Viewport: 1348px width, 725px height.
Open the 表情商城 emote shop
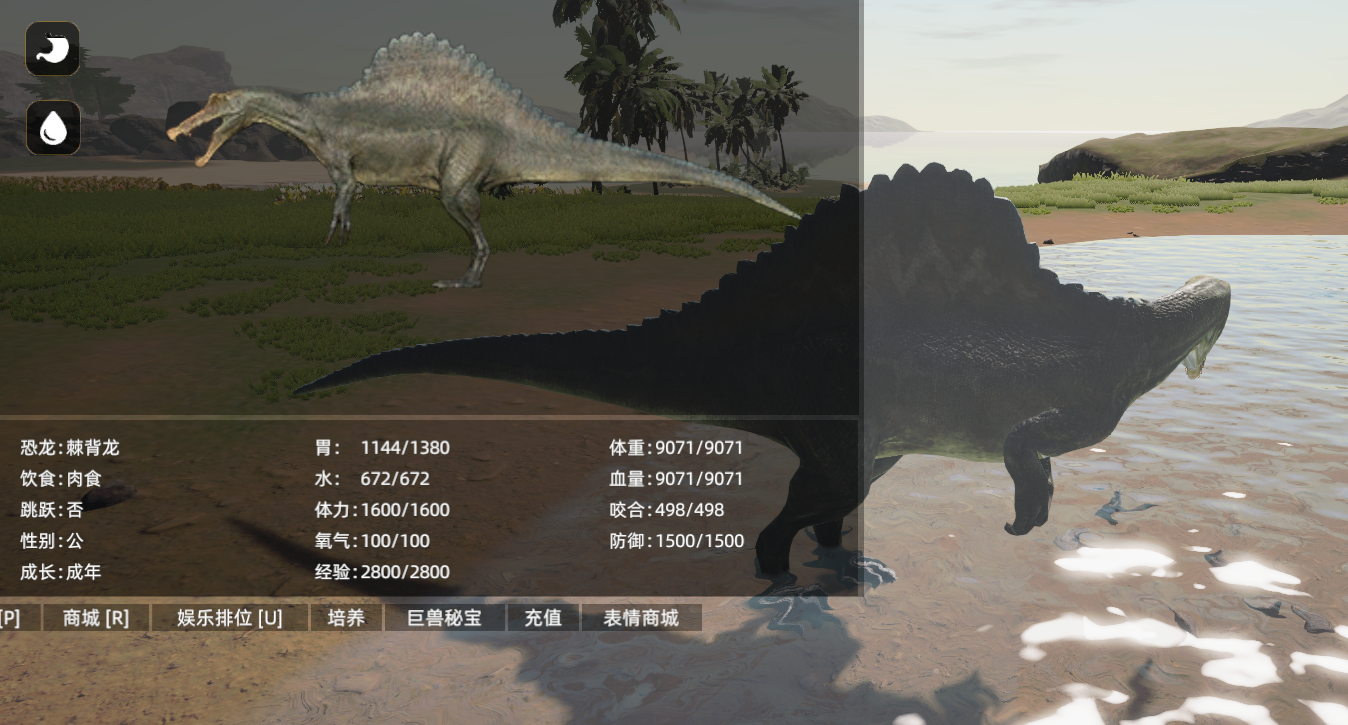click(x=641, y=618)
